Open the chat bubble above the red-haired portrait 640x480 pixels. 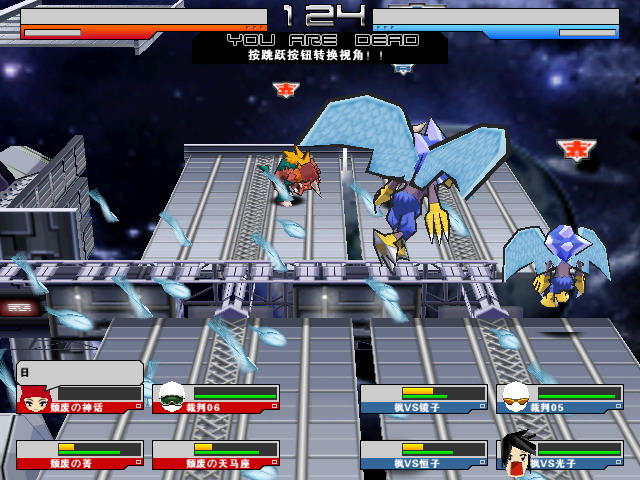pyautogui.click(x=80, y=372)
